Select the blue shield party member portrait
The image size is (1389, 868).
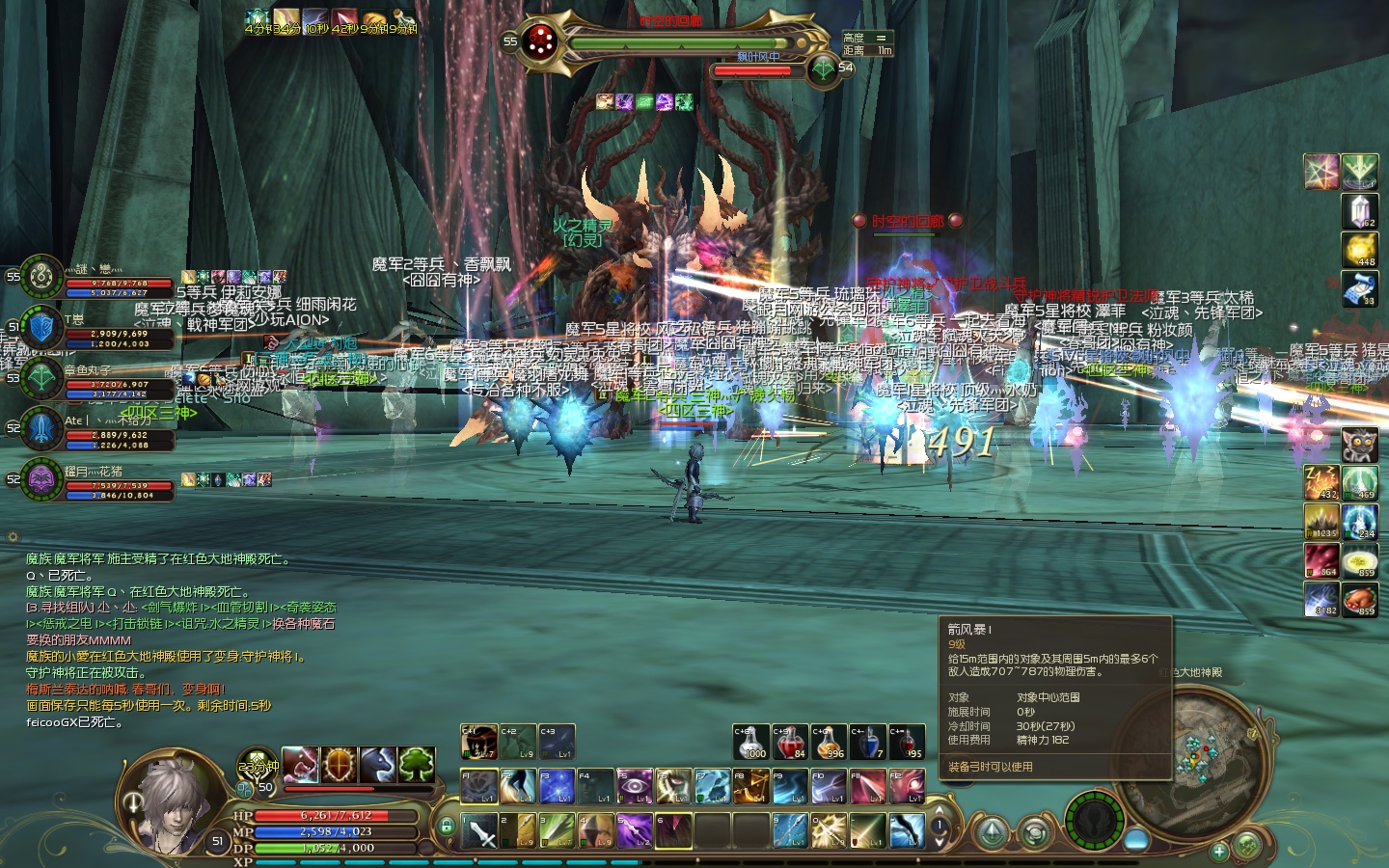(41, 328)
